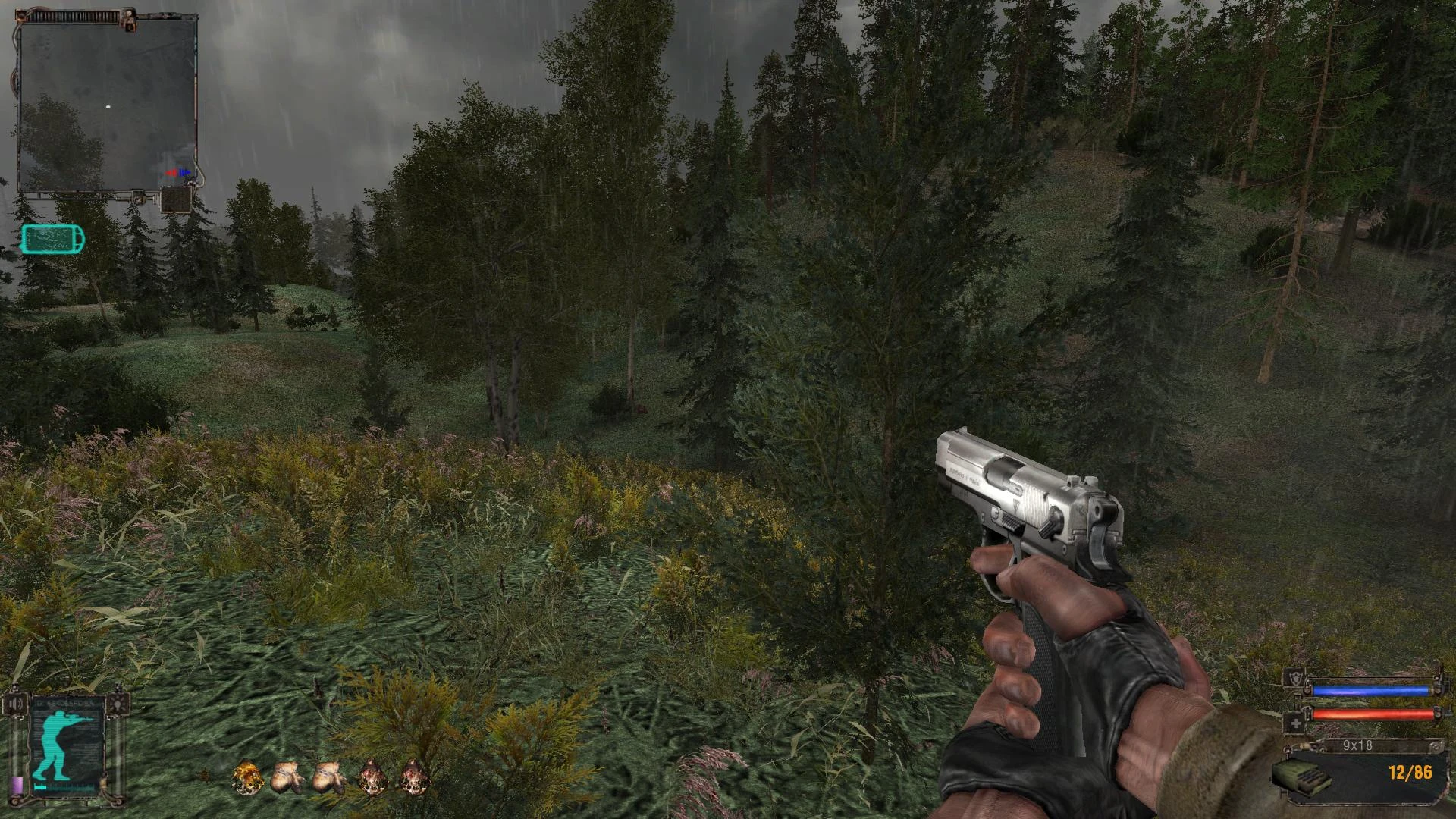Click the cyan battery indicator below the minimap
This screenshot has width=1456, height=819.
(53, 238)
